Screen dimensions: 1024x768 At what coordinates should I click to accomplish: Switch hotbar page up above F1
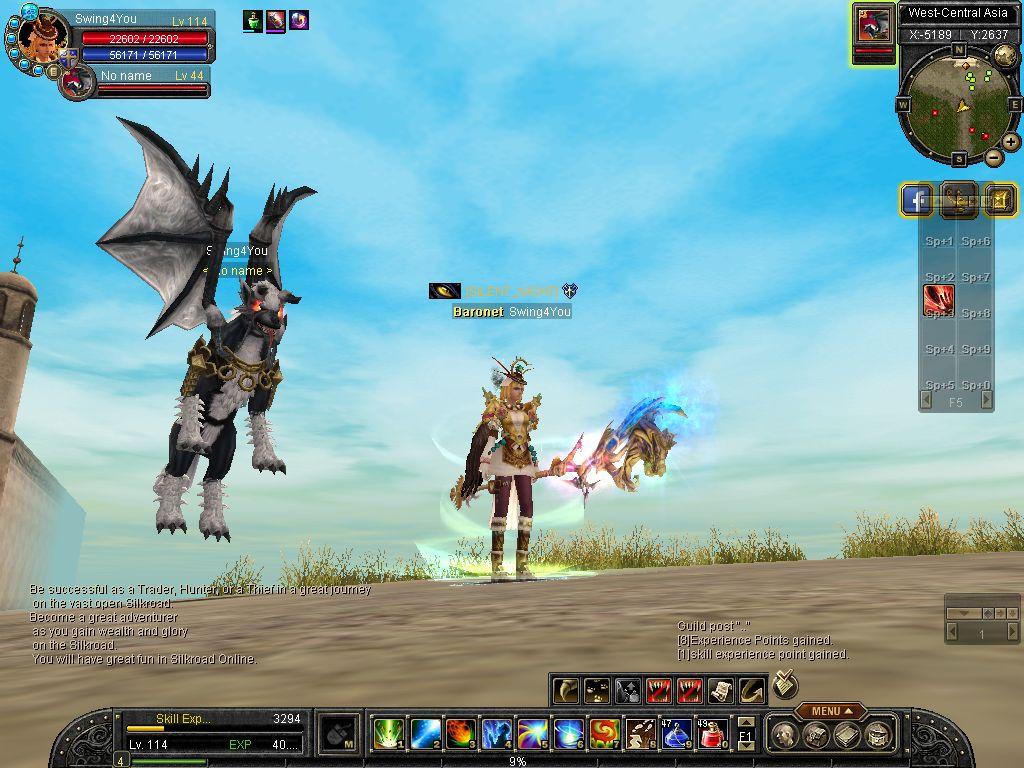pyautogui.click(x=745, y=722)
